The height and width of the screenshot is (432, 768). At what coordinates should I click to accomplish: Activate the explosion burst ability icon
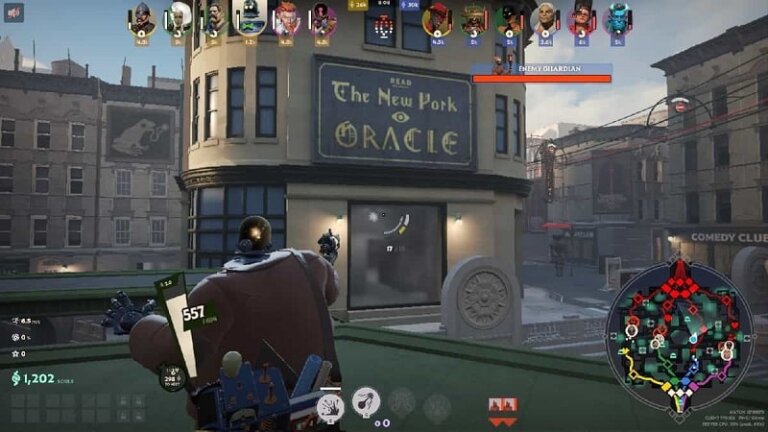click(329, 403)
